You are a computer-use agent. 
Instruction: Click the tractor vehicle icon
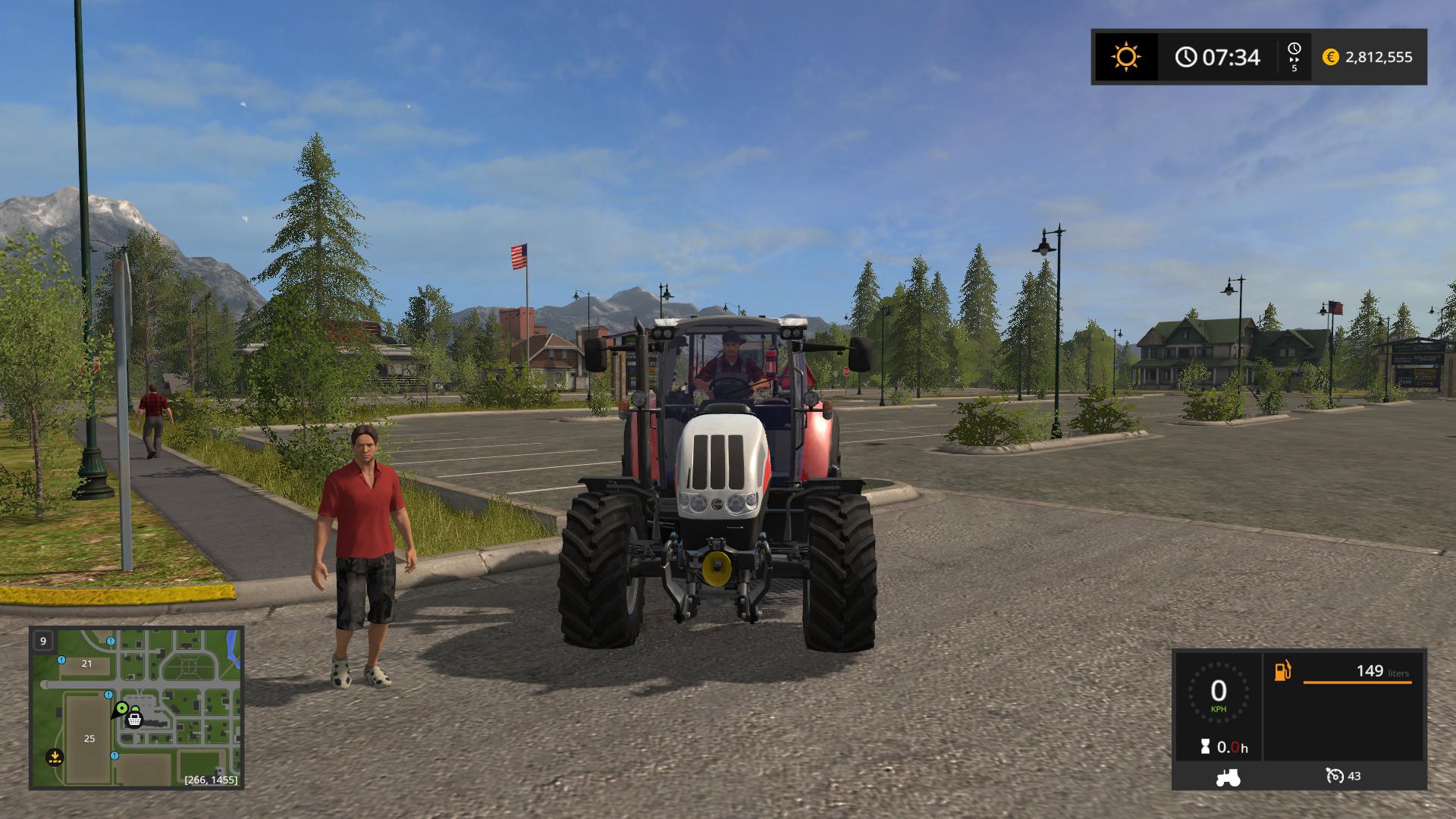(1228, 777)
